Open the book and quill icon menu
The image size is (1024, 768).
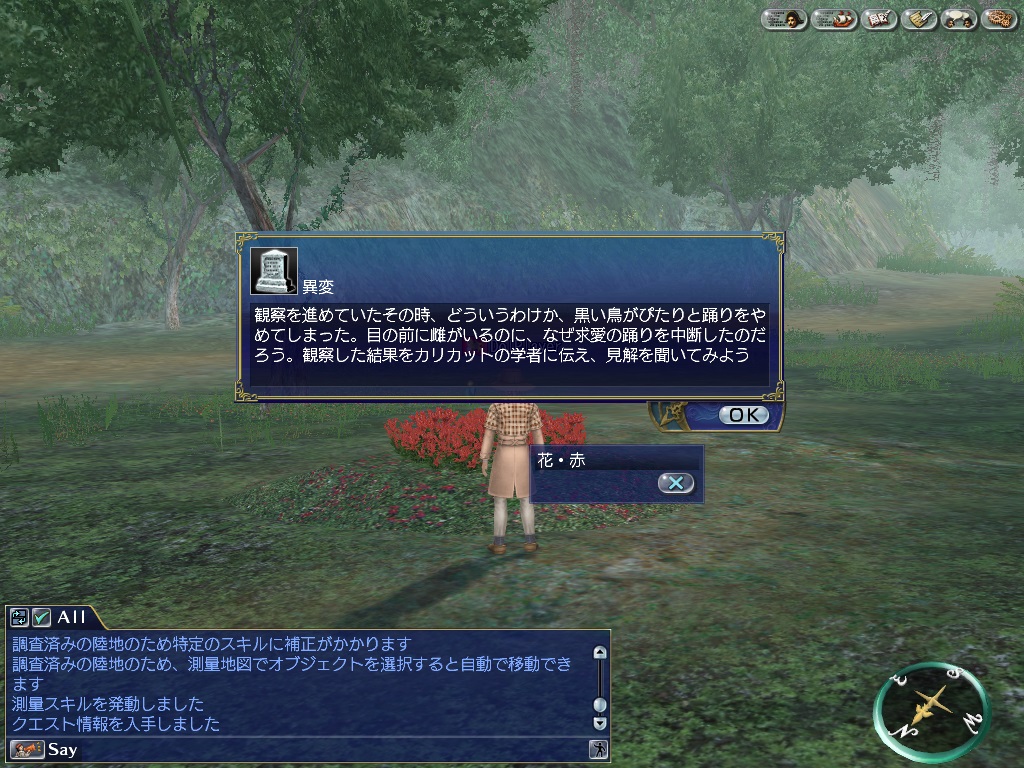(x=879, y=19)
